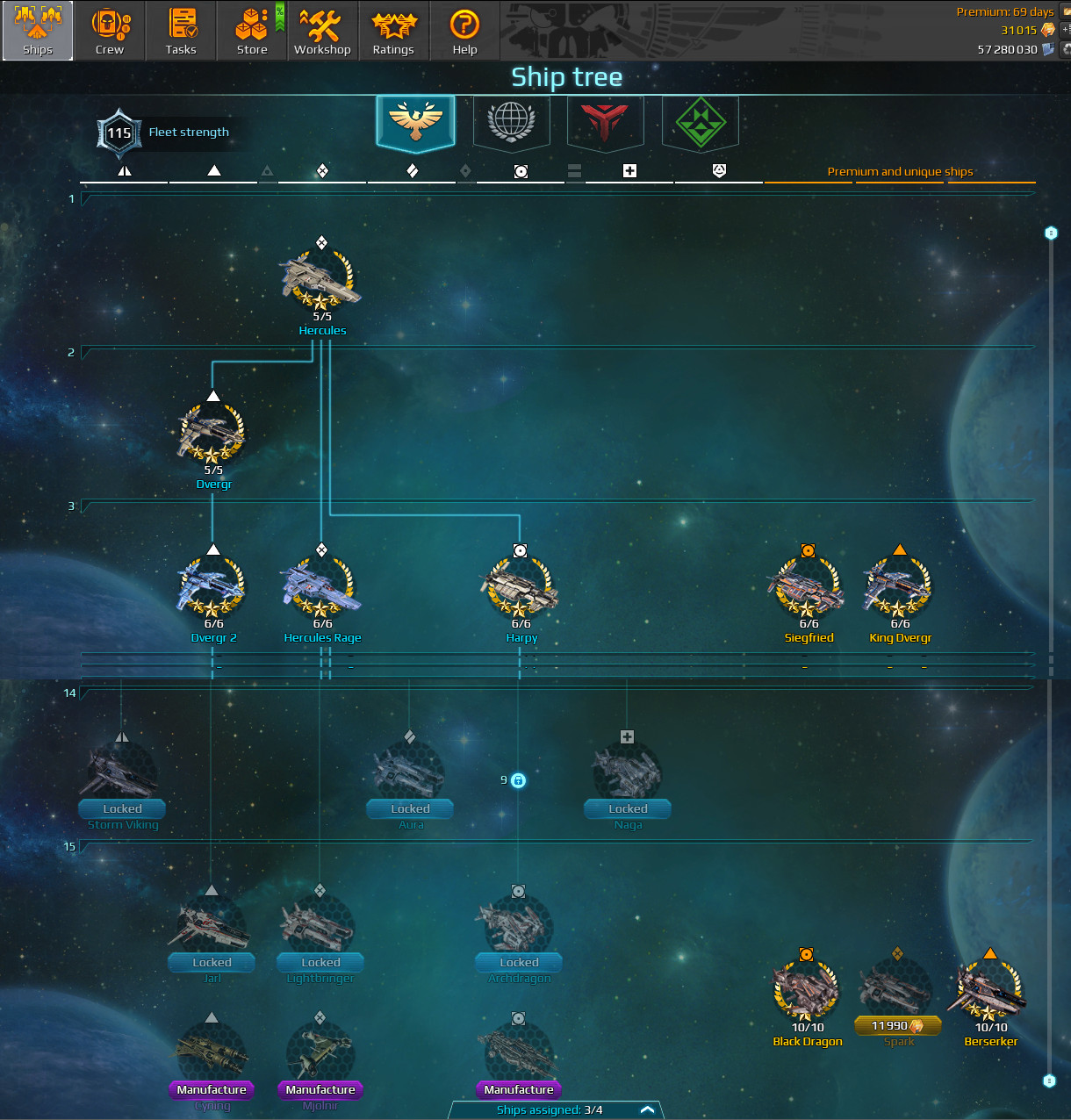The width and height of the screenshot is (1071, 1120).
Task: Click Manufacture under the Cyning ship
Action: 212,1090
